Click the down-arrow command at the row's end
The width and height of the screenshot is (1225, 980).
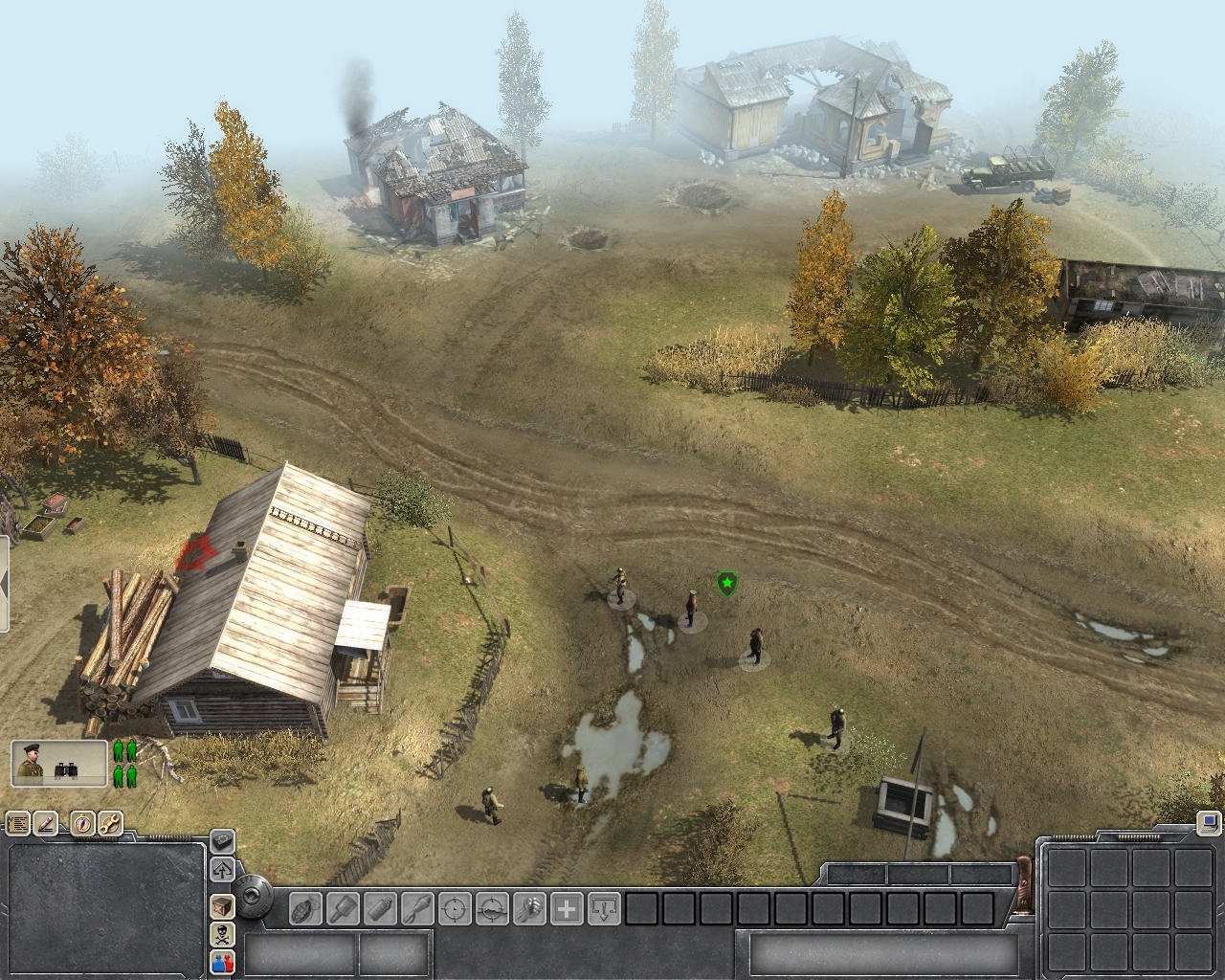pyautogui.click(x=604, y=907)
